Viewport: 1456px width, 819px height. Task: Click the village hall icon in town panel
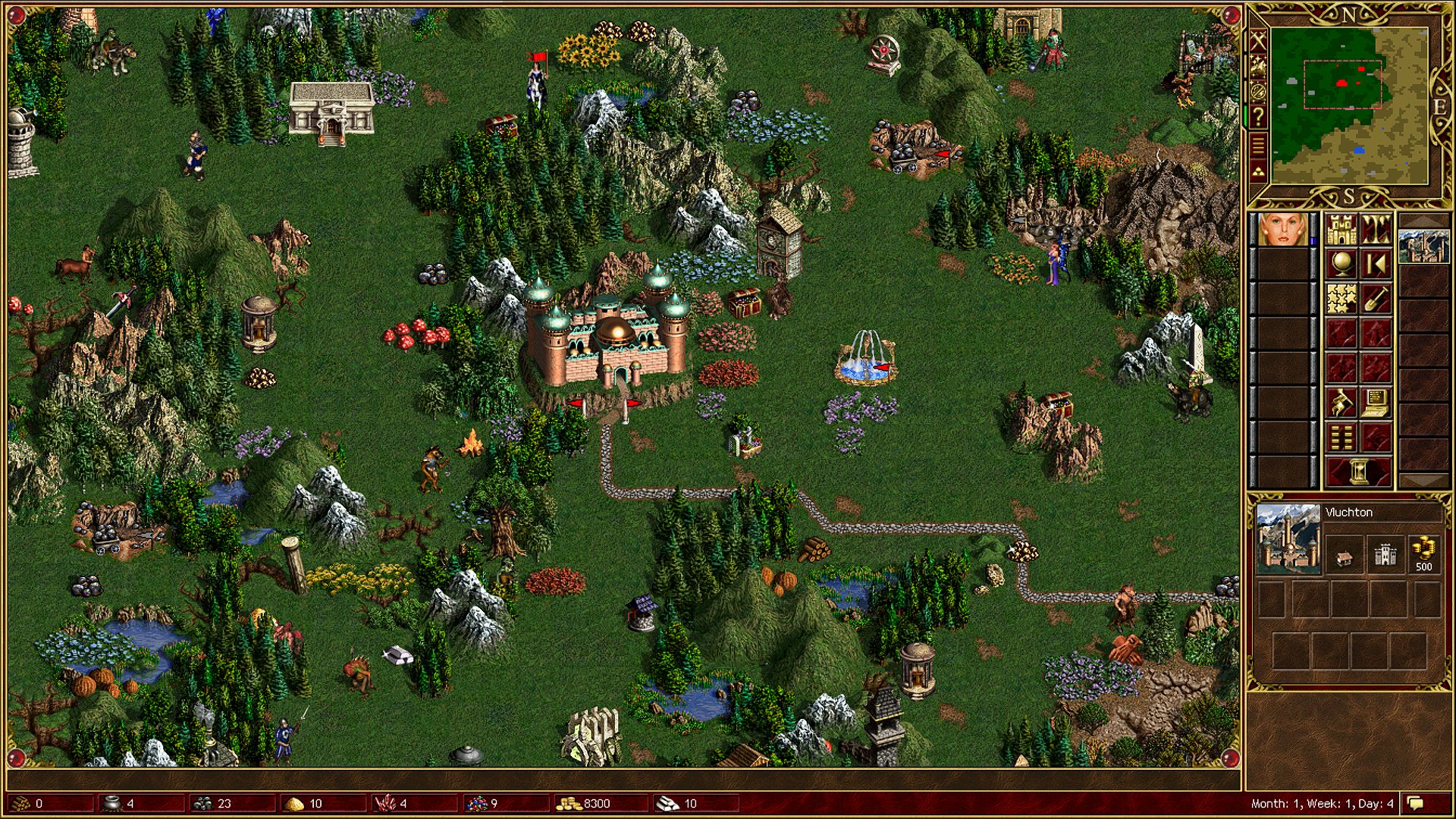[x=1345, y=557]
